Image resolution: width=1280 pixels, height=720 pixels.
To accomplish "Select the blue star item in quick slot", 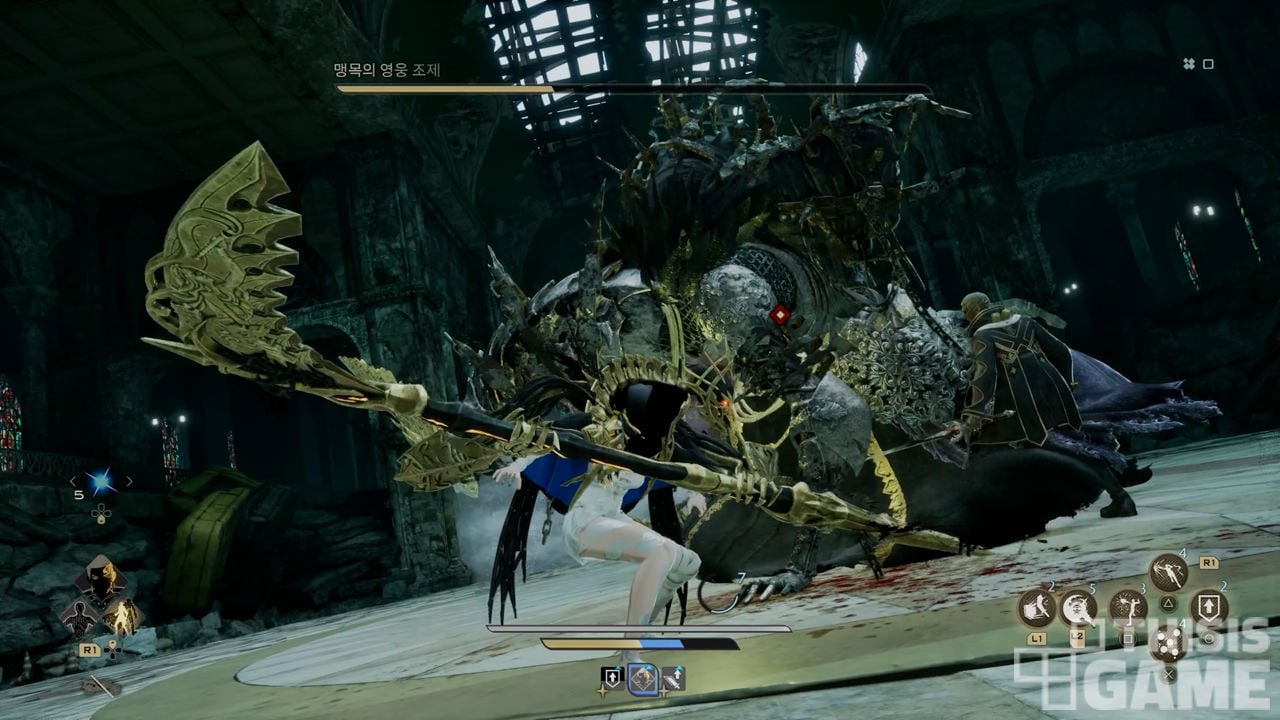I will (x=100, y=483).
